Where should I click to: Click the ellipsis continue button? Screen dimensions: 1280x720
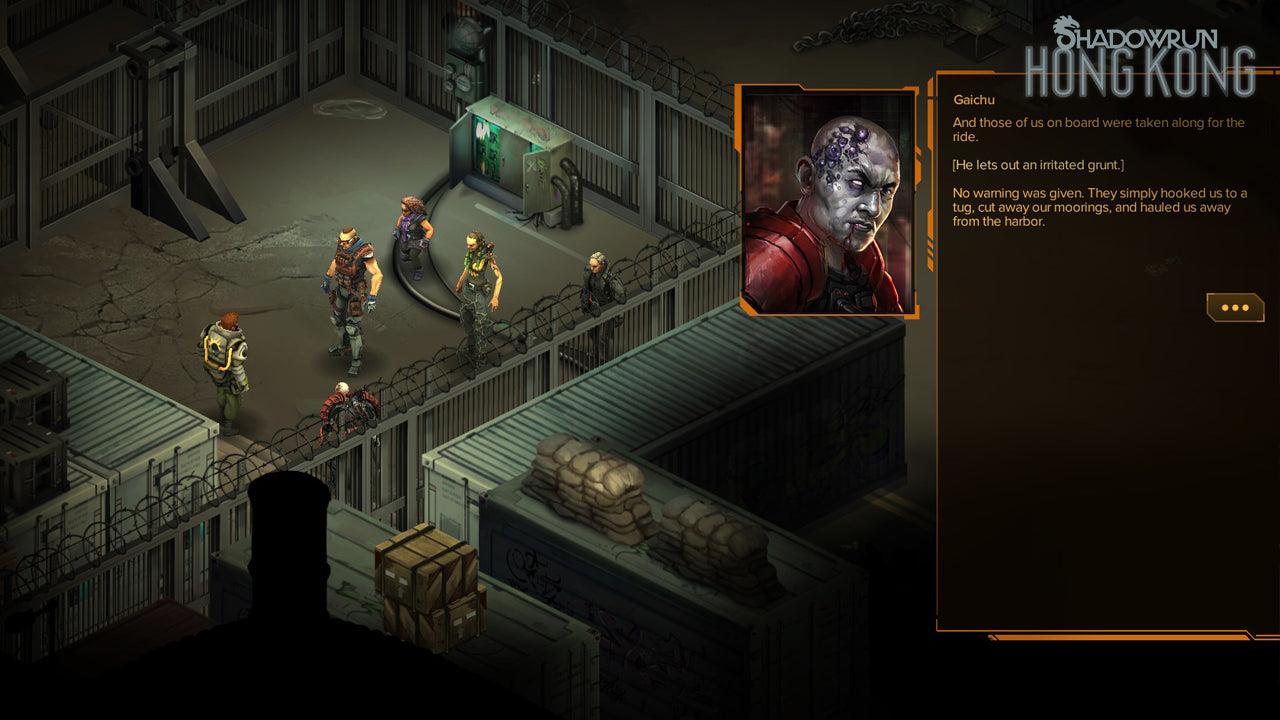click(x=1235, y=307)
